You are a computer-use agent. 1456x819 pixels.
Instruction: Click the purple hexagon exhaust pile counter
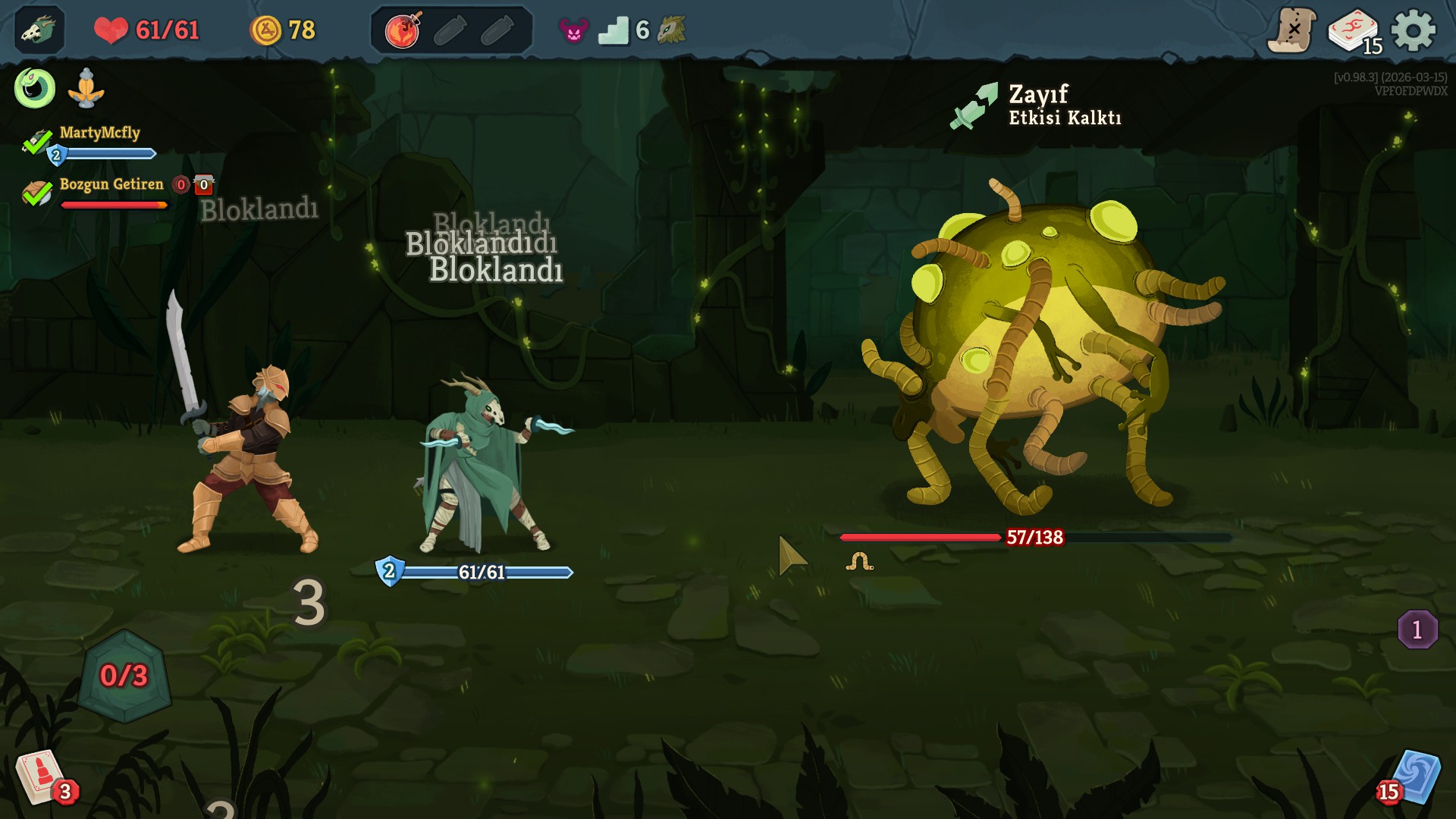pyautogui.click(x=1417, y=629)
